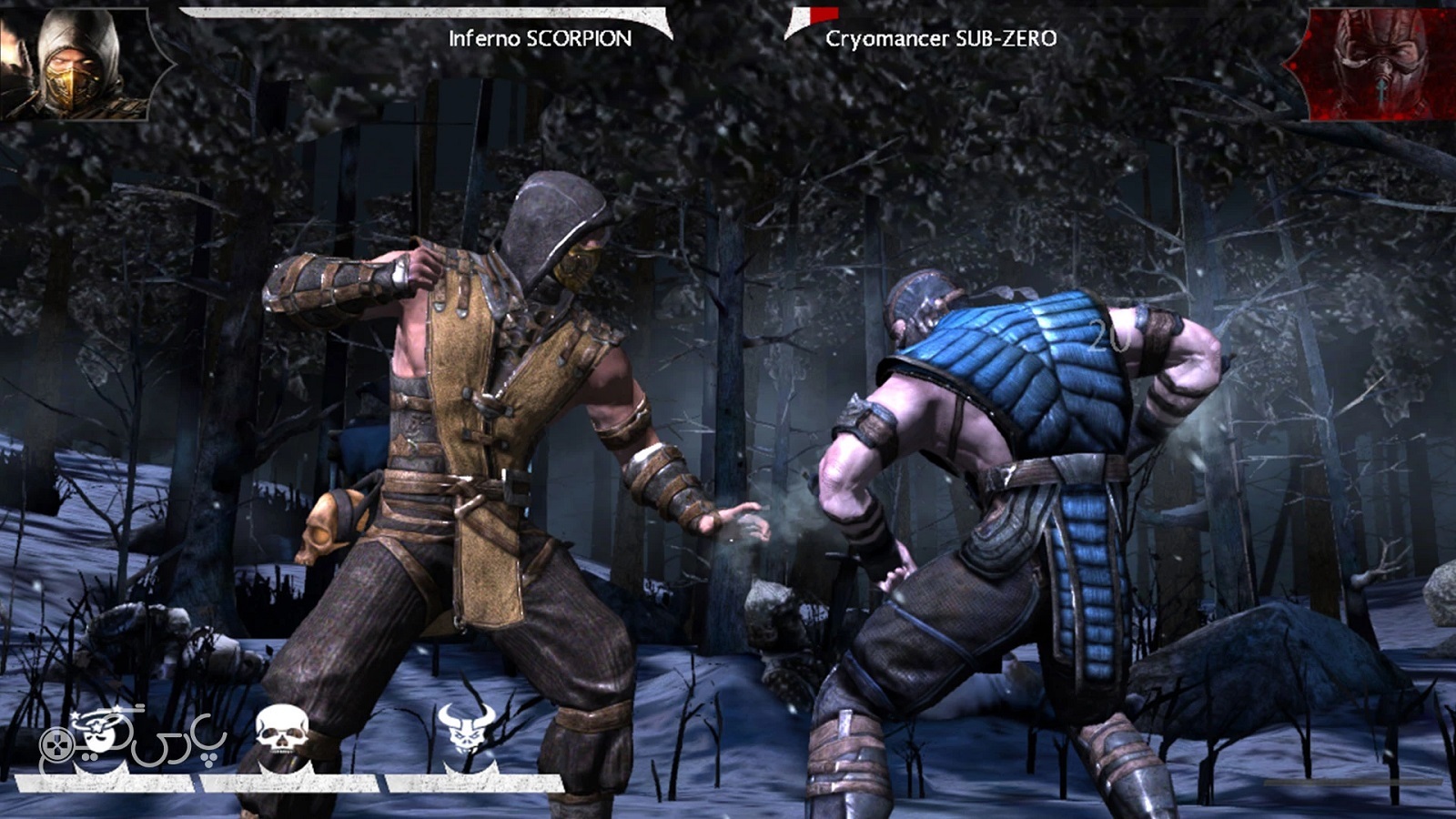The height and width of the screenshot is (819, 1456).
Task: Select Cryomancer Sub-Zero's opponent portrait
Action: pos(1379,64)
